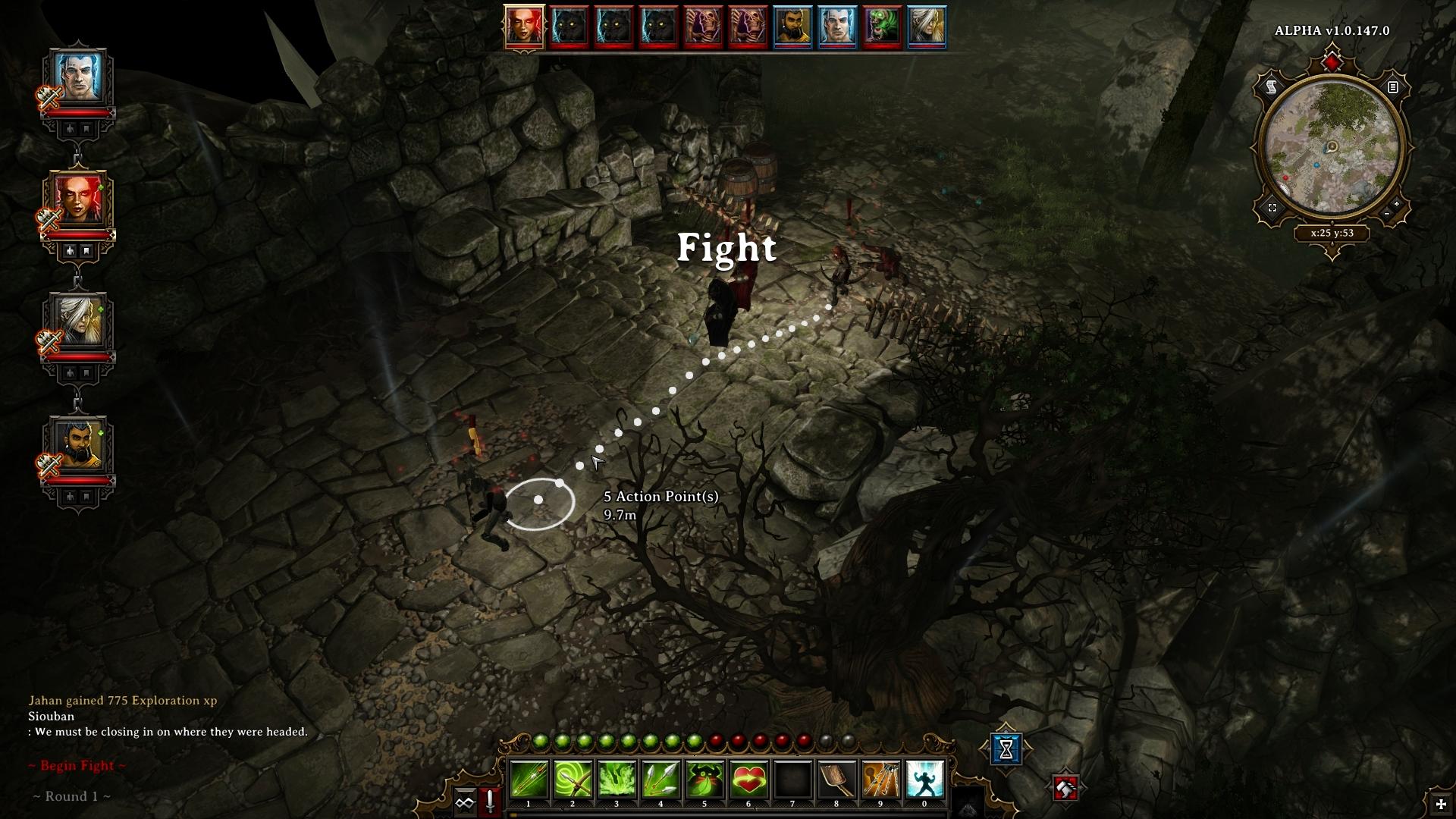Screen dimensions: 1456x819
Task: Cast the red heart restoration skill
Action: tap(748, 780)
